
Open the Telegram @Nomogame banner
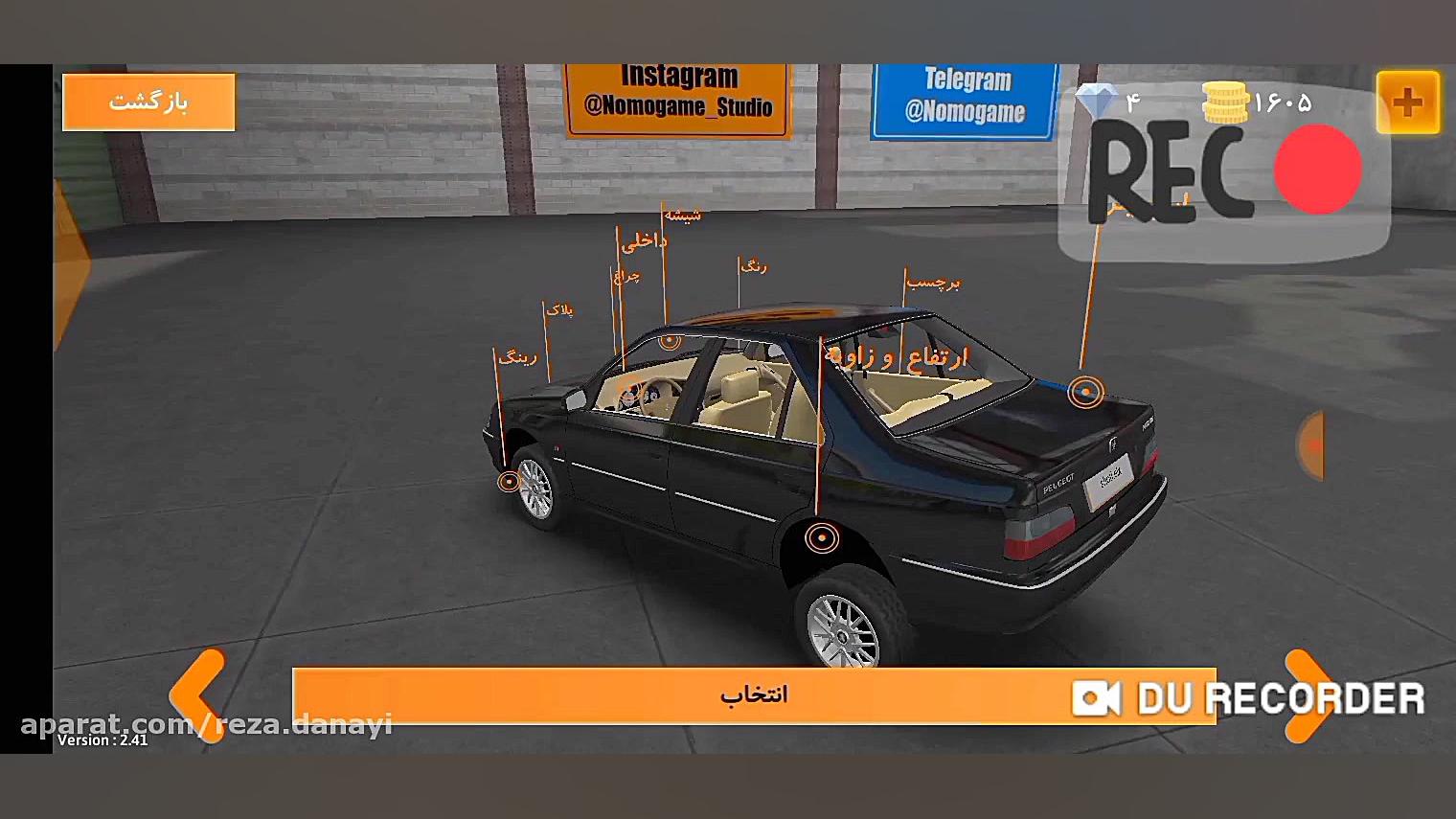tap(966, 98)
